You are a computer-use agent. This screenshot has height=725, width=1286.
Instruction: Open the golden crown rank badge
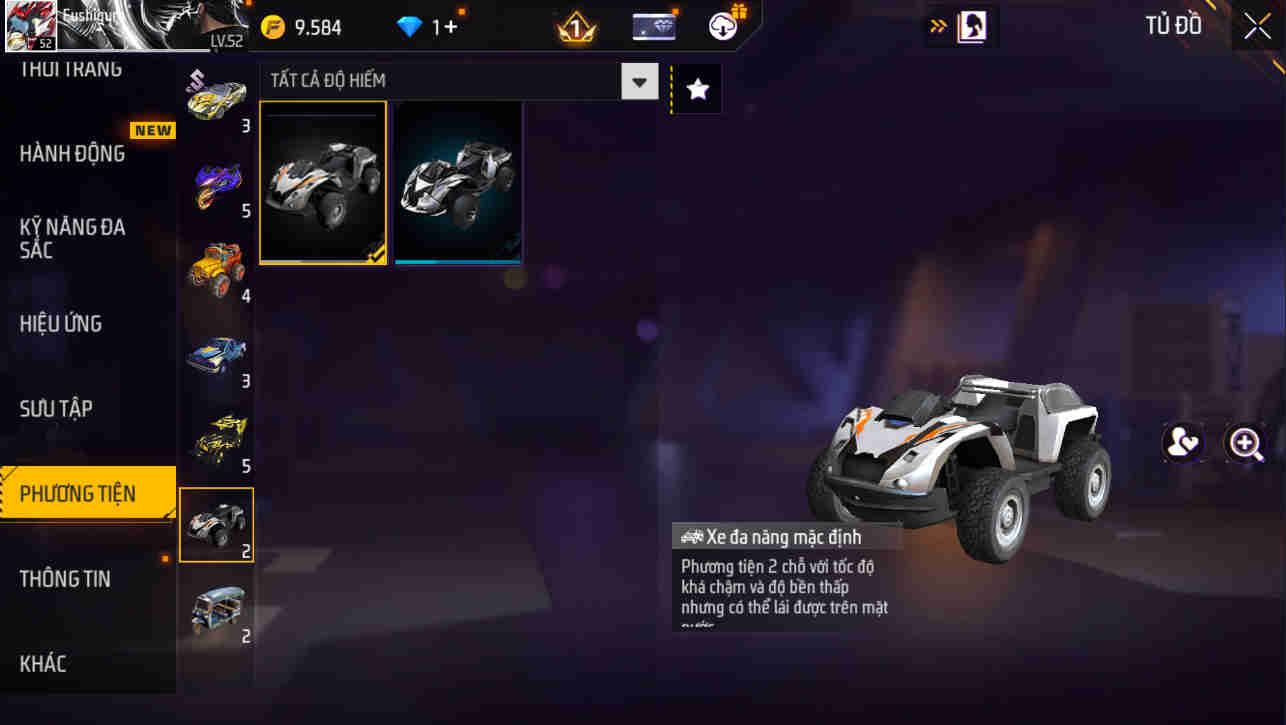574,26
